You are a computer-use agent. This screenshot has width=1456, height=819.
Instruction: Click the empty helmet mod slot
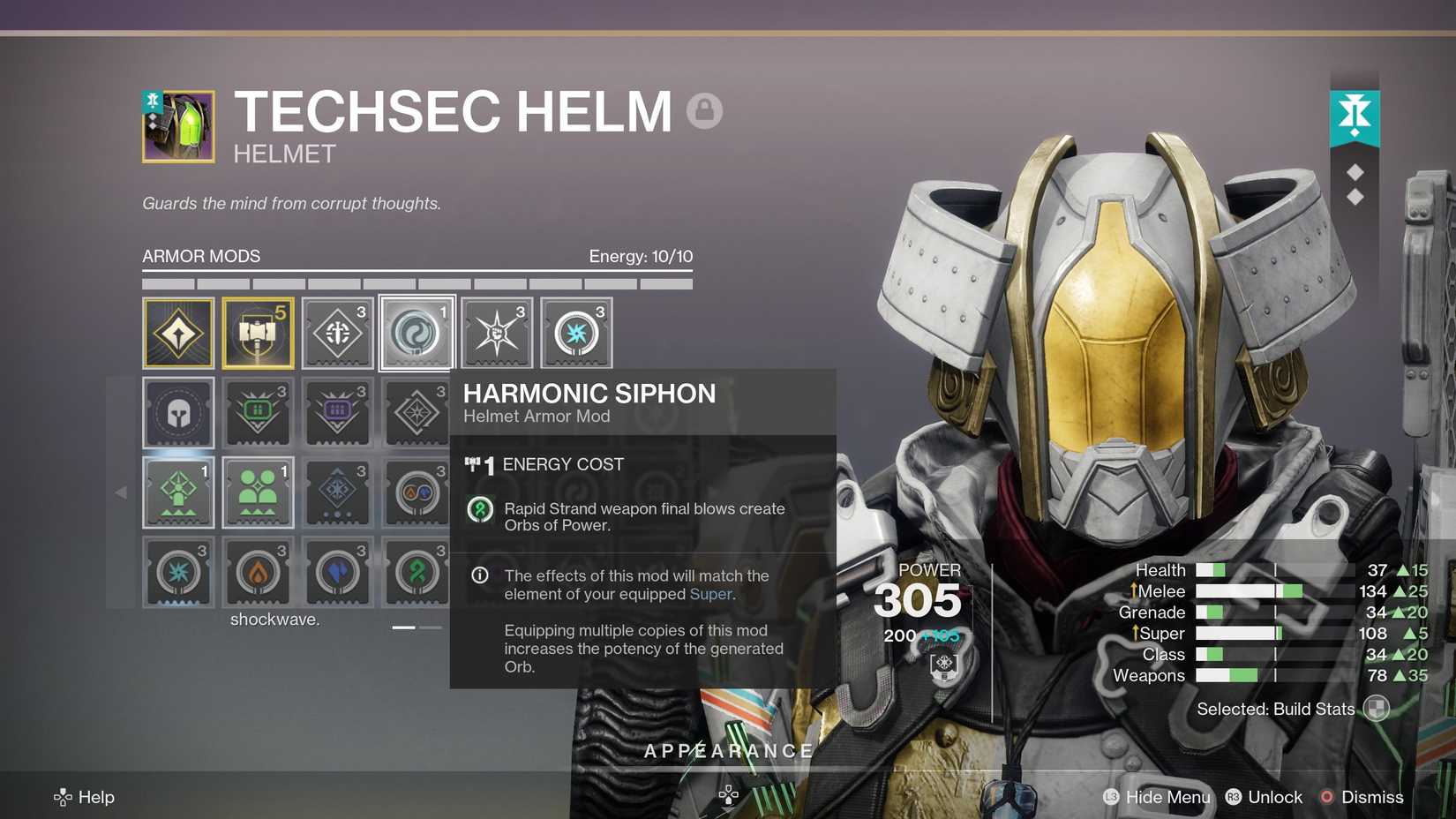coord(179,412)
